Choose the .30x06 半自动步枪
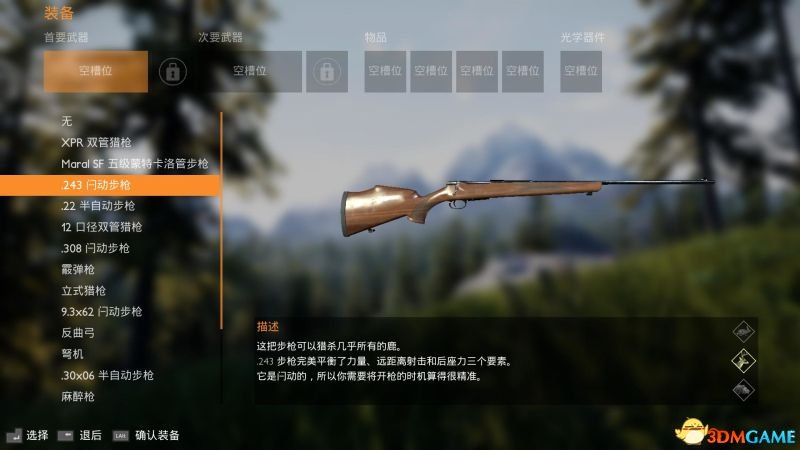 coord(107,375)
